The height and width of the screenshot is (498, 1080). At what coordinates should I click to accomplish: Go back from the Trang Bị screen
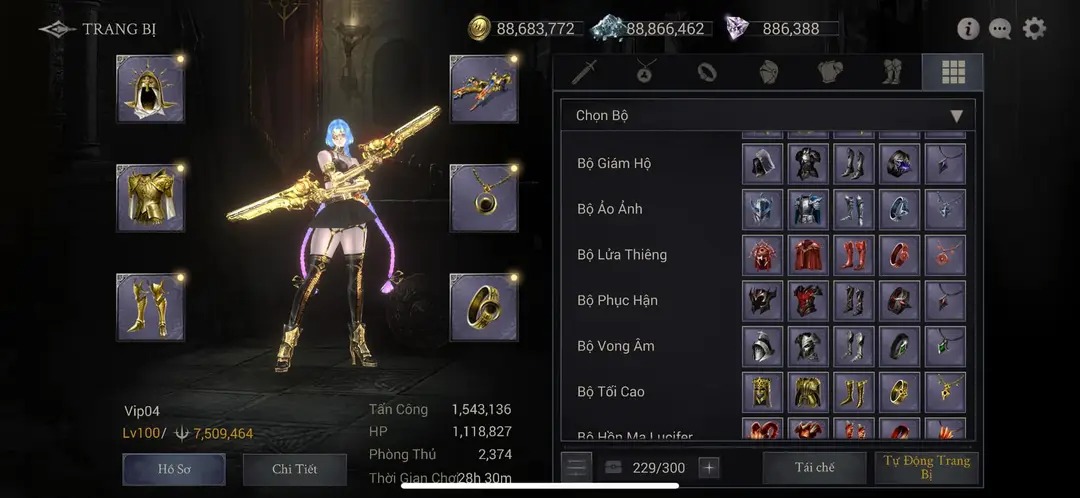57,29
